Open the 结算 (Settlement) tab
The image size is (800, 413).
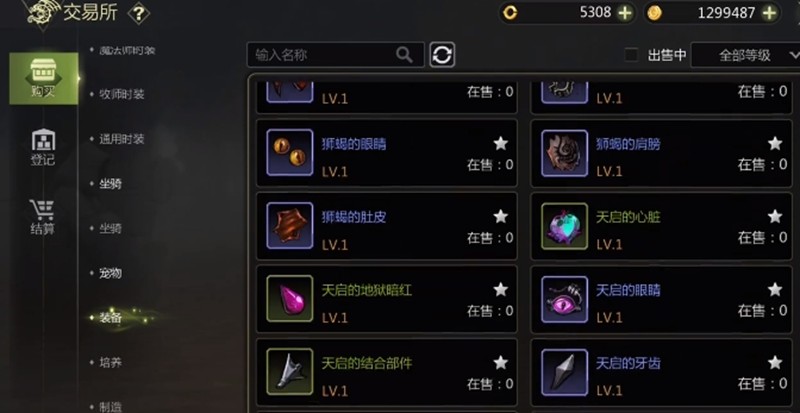tap(43, 217)
